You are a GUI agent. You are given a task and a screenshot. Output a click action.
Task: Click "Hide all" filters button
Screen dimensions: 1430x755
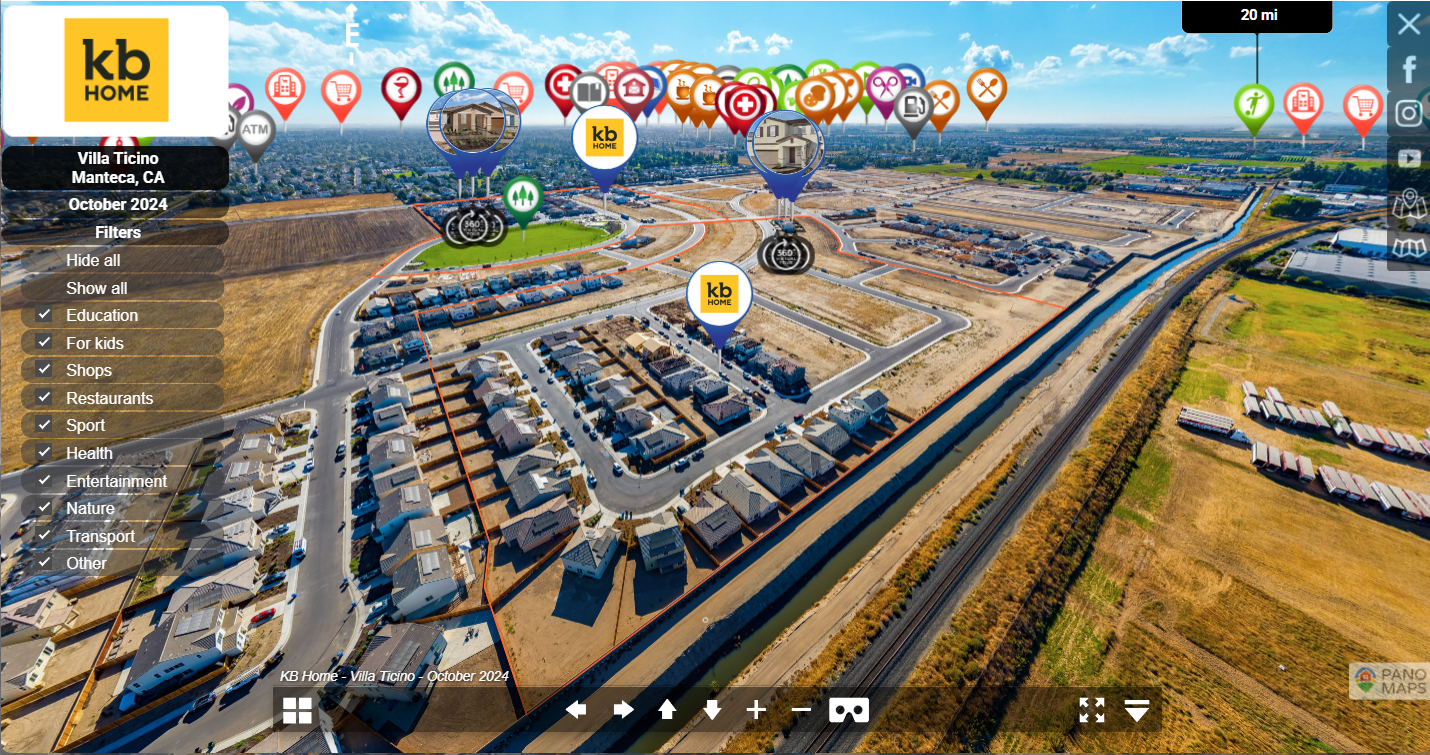pyautogui.click(x=93, y=260)
